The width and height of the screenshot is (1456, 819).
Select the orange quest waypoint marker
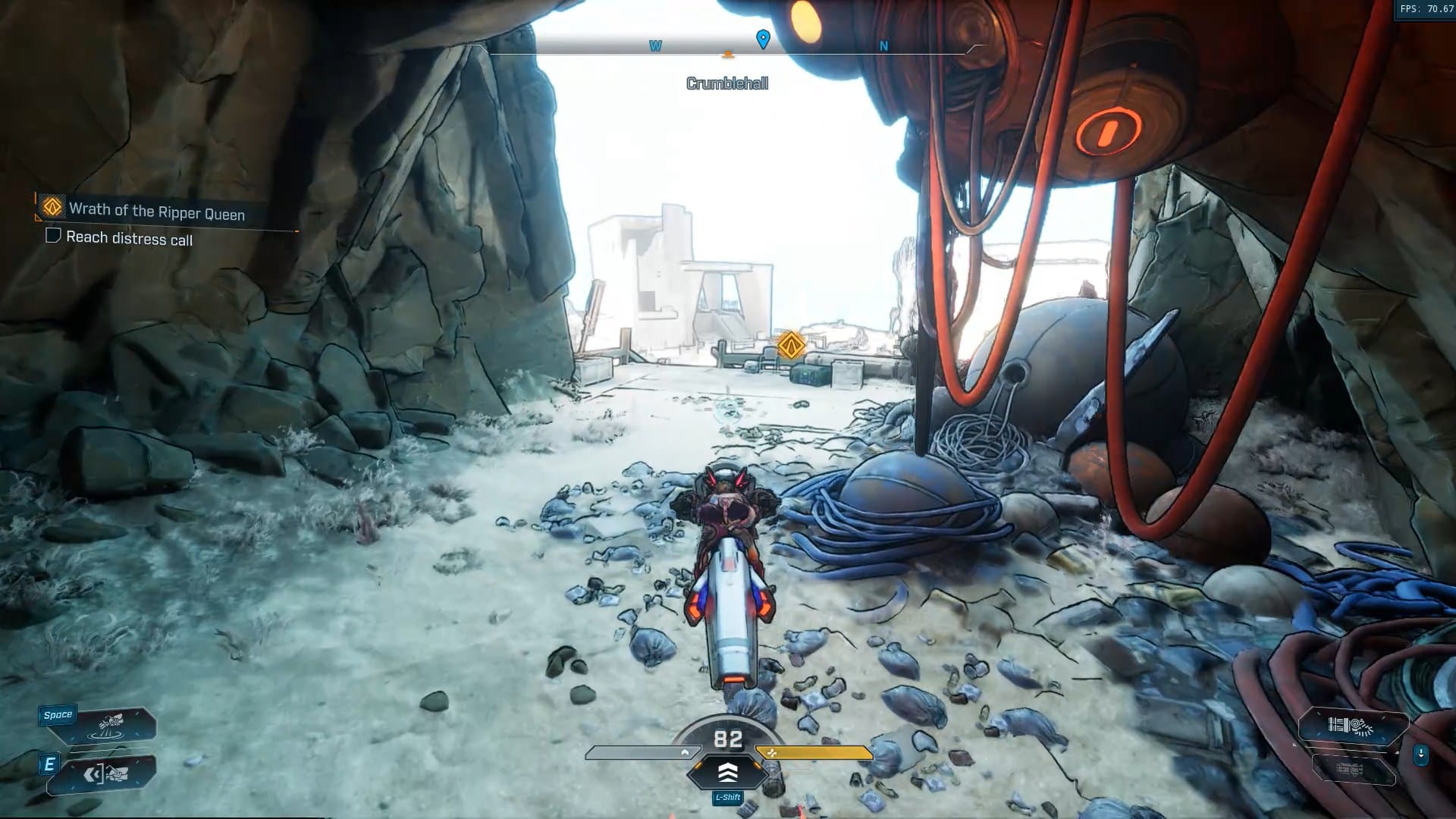pos(791,346)
